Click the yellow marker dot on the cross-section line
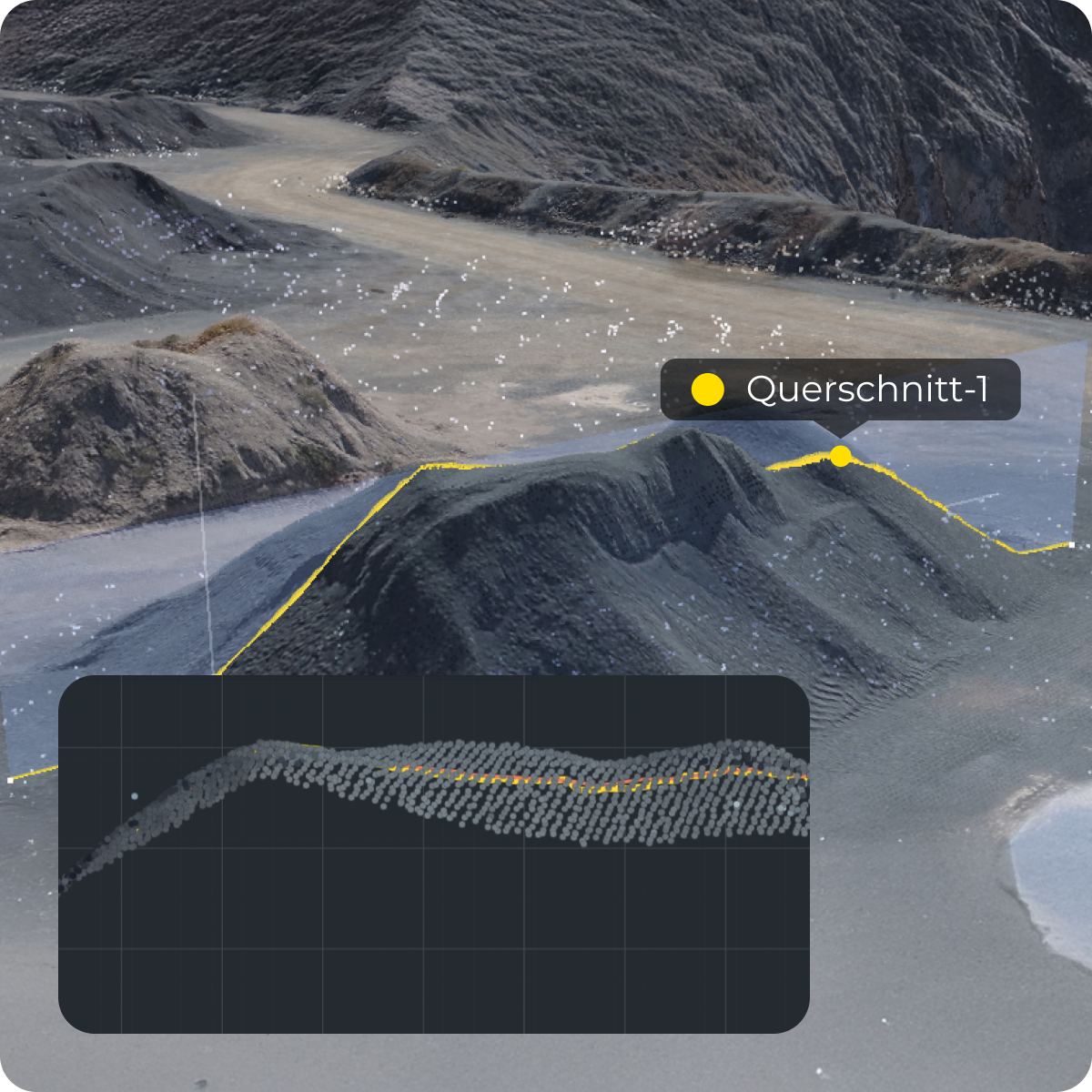The width and height of the screenshot is (1092, 1092). point(841,457)
